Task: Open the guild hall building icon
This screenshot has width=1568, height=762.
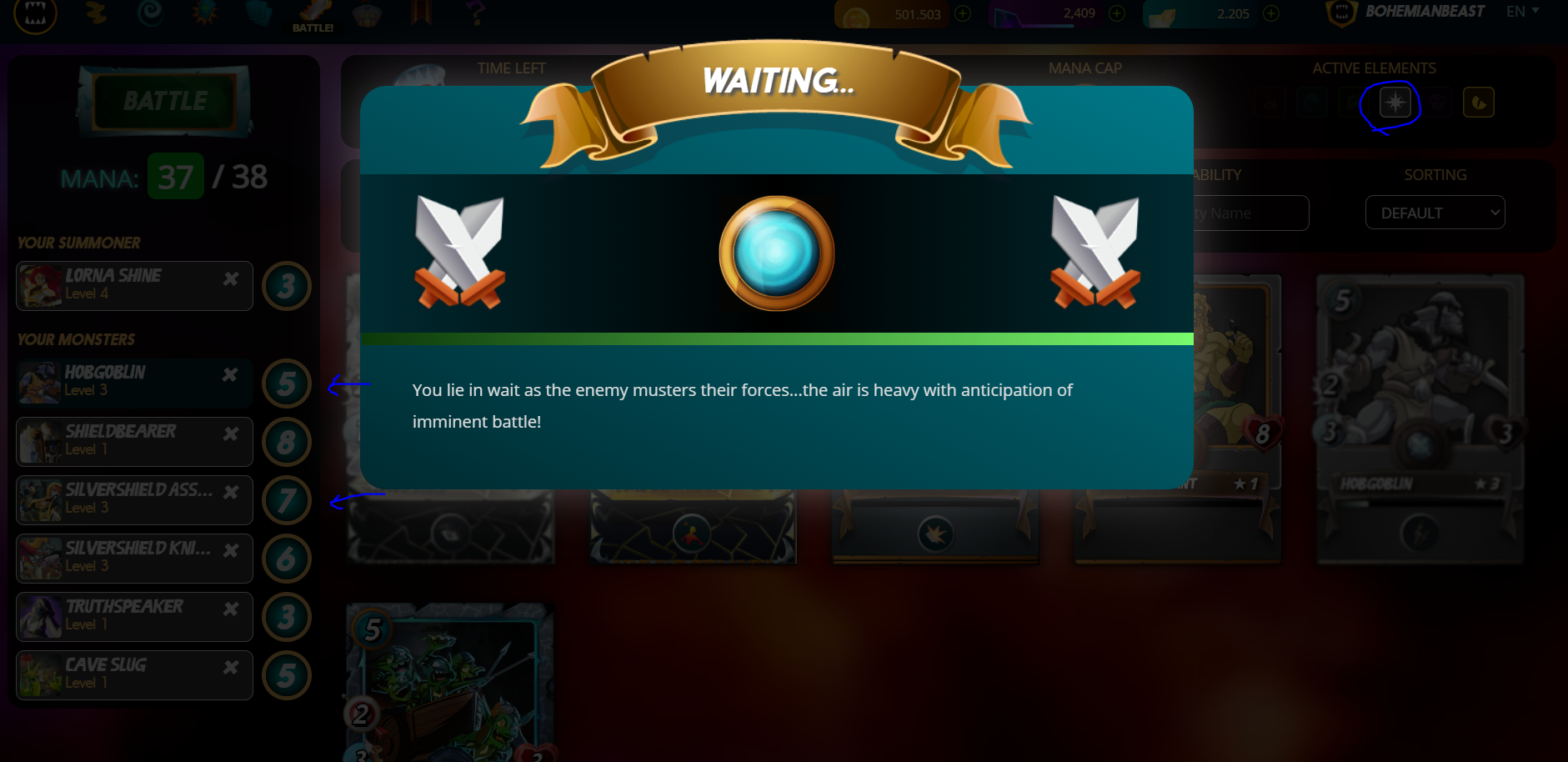Action: [x=368, y=13]
